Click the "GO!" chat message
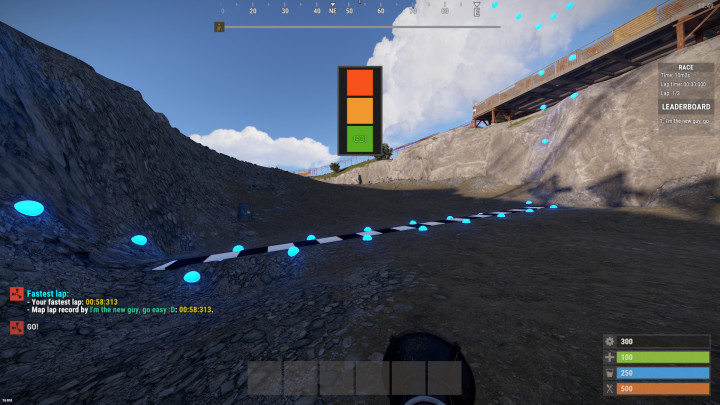This screenshot has width=720, height=405. (x=33, y=327)
